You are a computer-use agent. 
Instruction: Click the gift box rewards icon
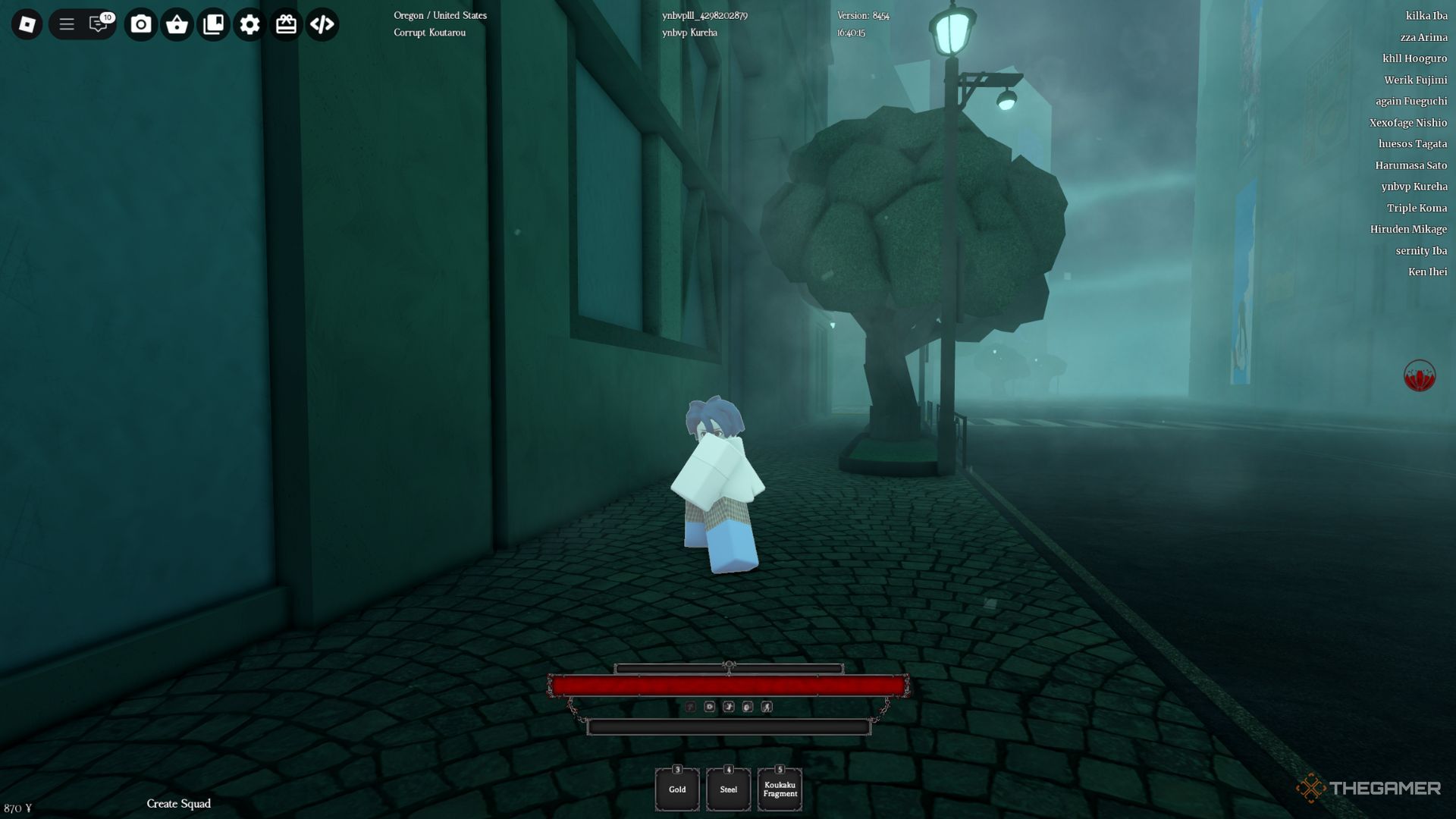click(x=286, y=24)
